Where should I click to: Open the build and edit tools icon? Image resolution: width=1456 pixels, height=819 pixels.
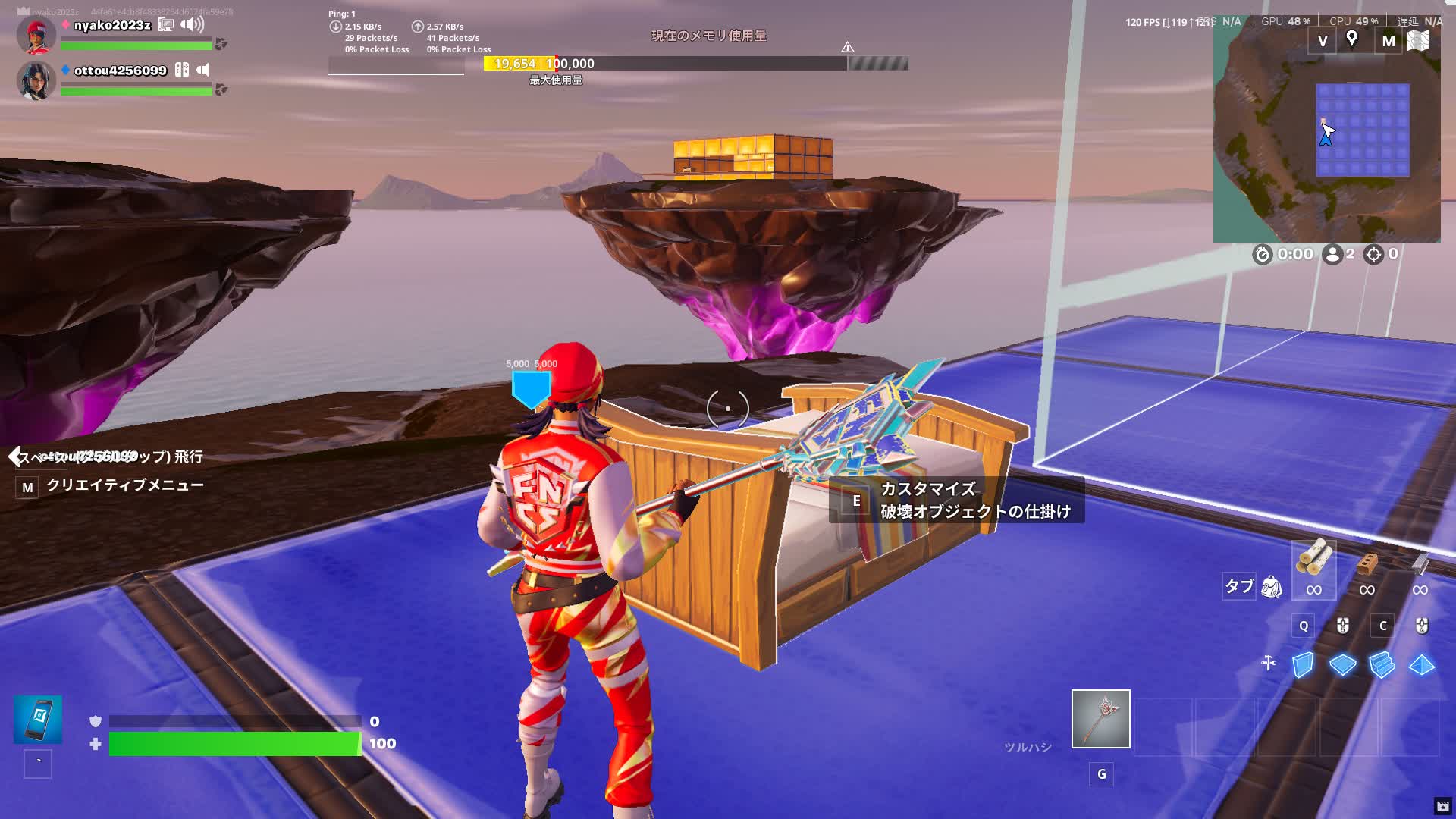pos(1269,664)
